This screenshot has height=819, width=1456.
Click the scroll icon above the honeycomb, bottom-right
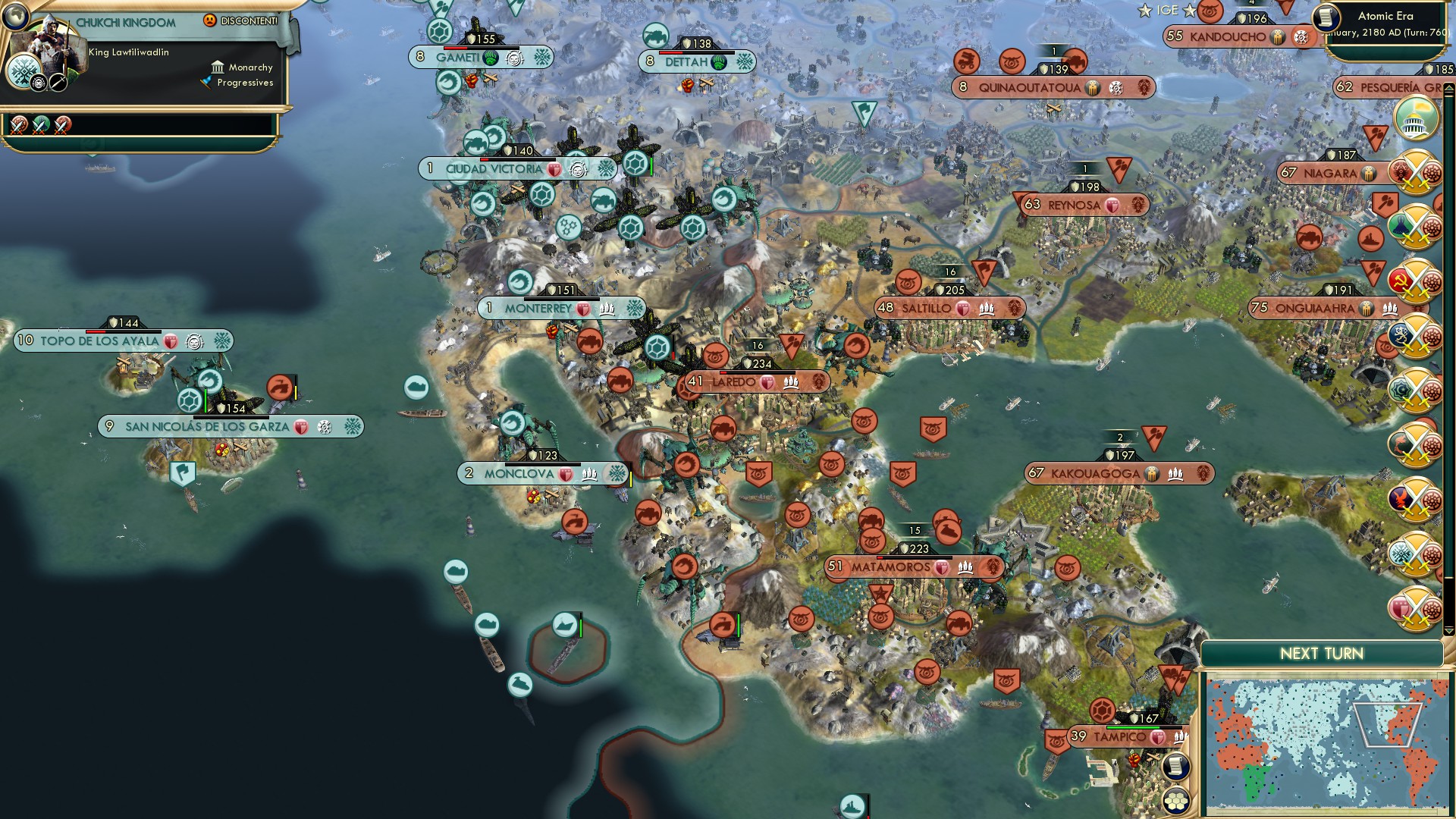1175,767
